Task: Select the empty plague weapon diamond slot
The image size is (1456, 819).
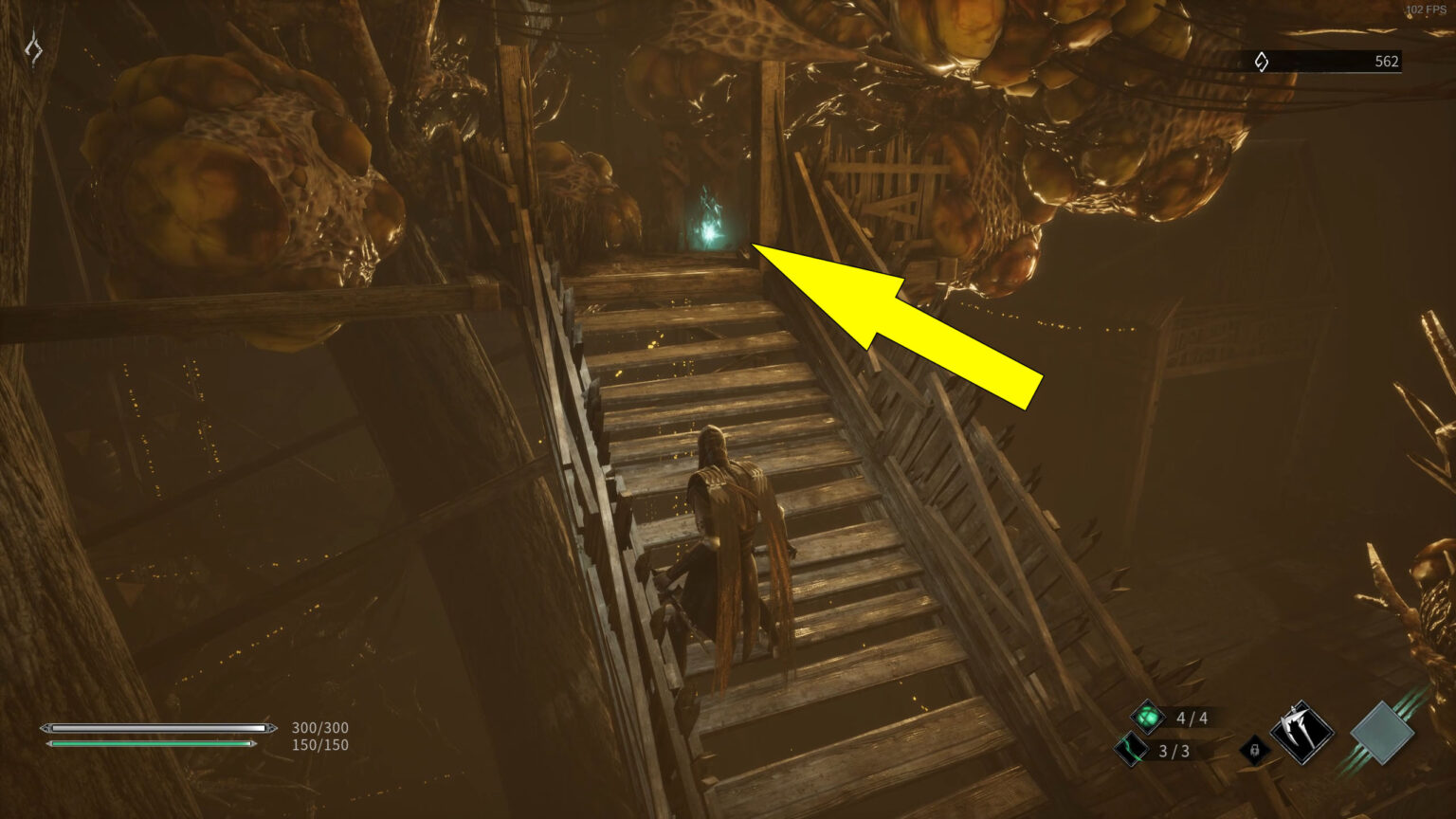Action: click(x=1384, y=733)
